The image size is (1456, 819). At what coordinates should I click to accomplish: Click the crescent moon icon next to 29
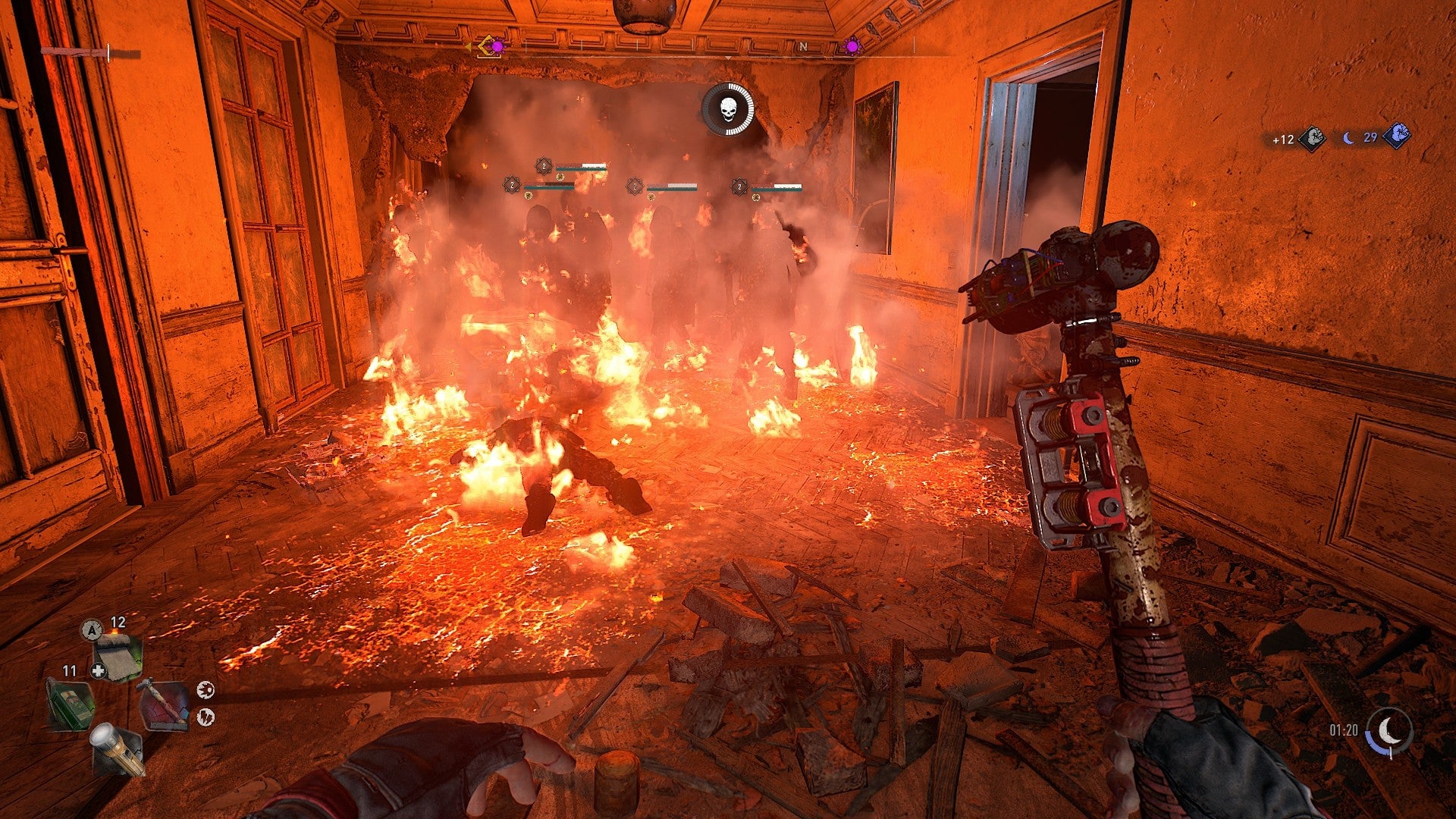point(1348,138)
